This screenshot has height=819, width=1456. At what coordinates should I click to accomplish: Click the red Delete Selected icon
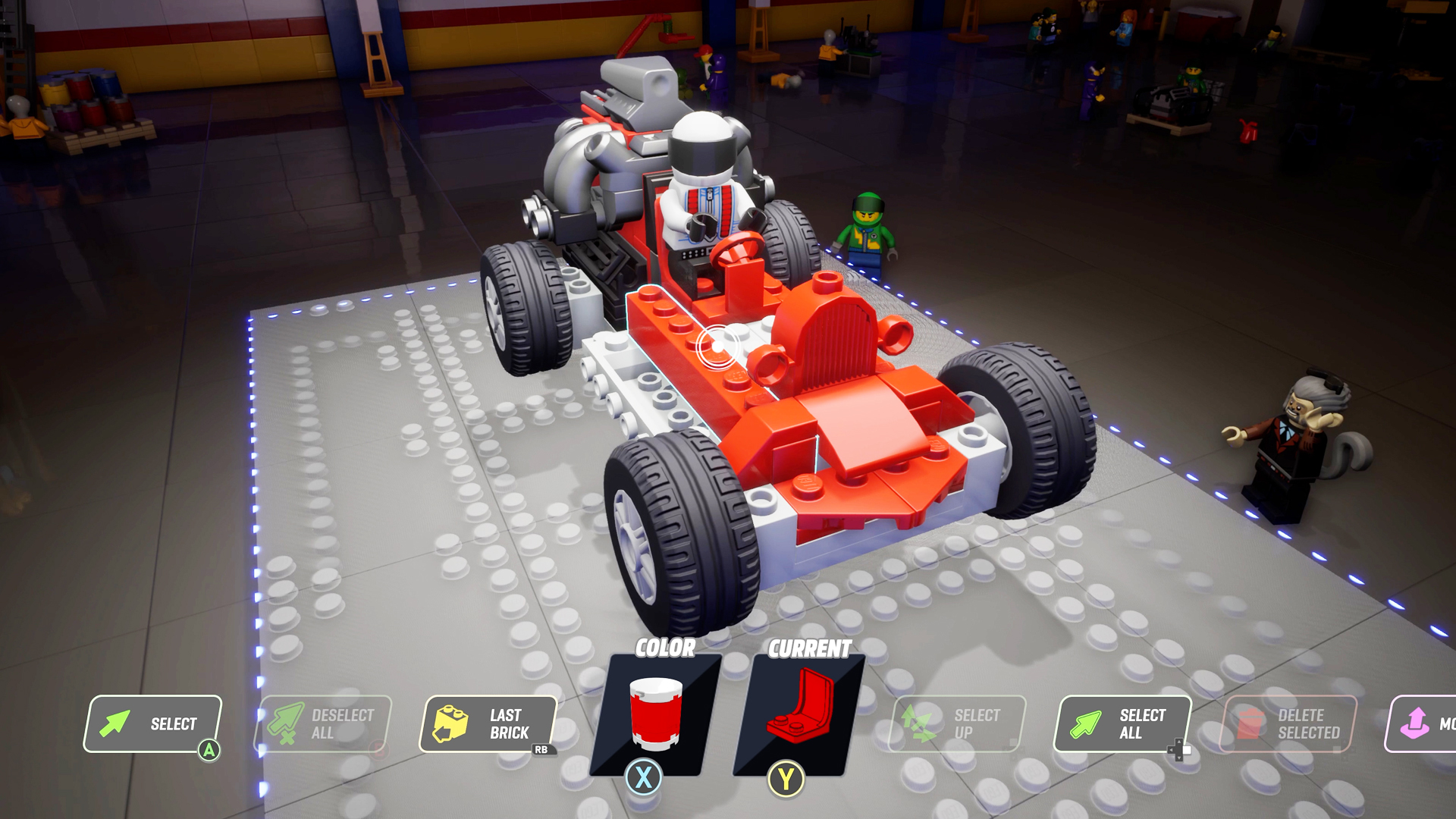1248,723
